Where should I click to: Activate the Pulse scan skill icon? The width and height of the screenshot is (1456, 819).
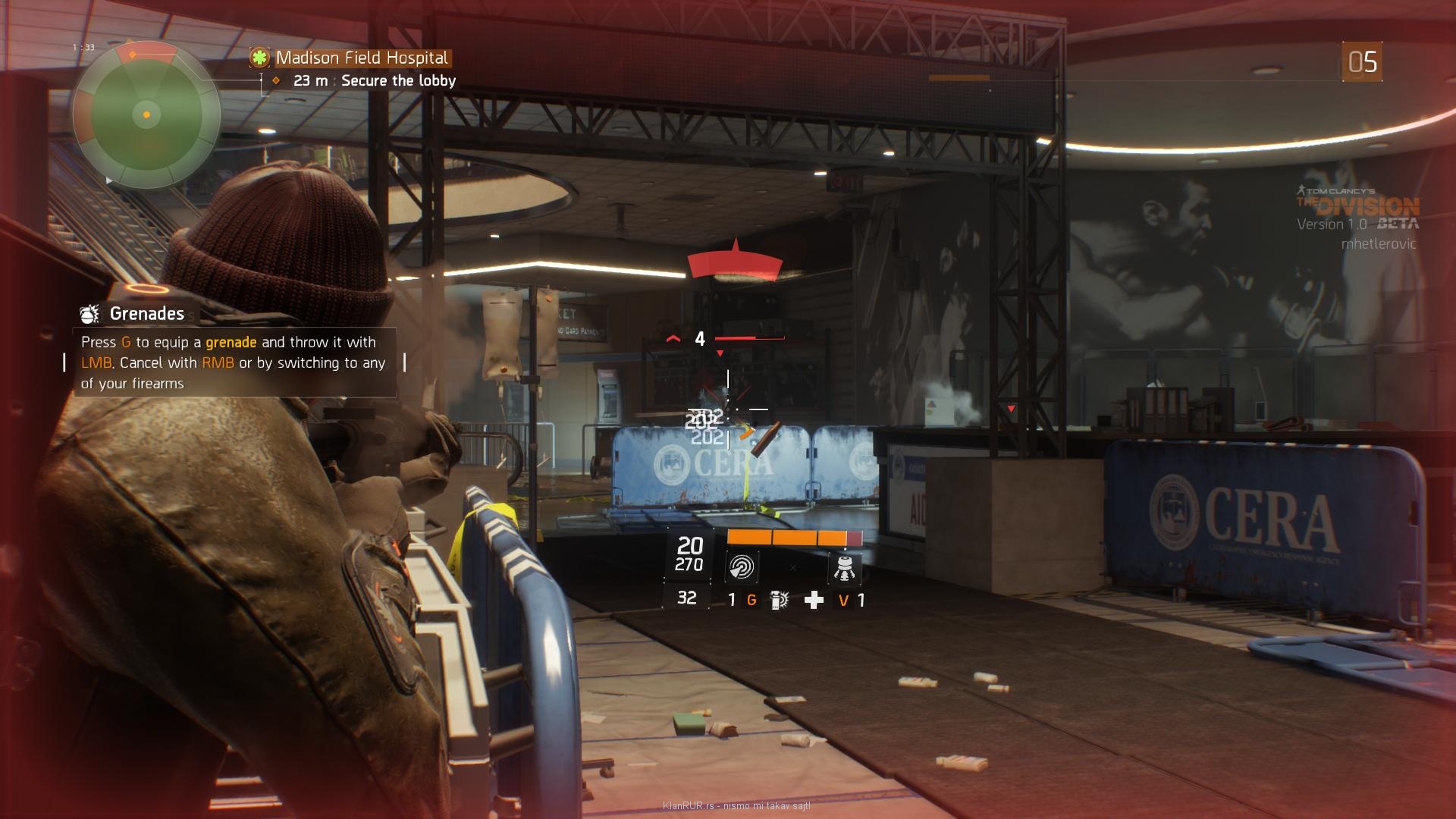click(x=741, y=567)
